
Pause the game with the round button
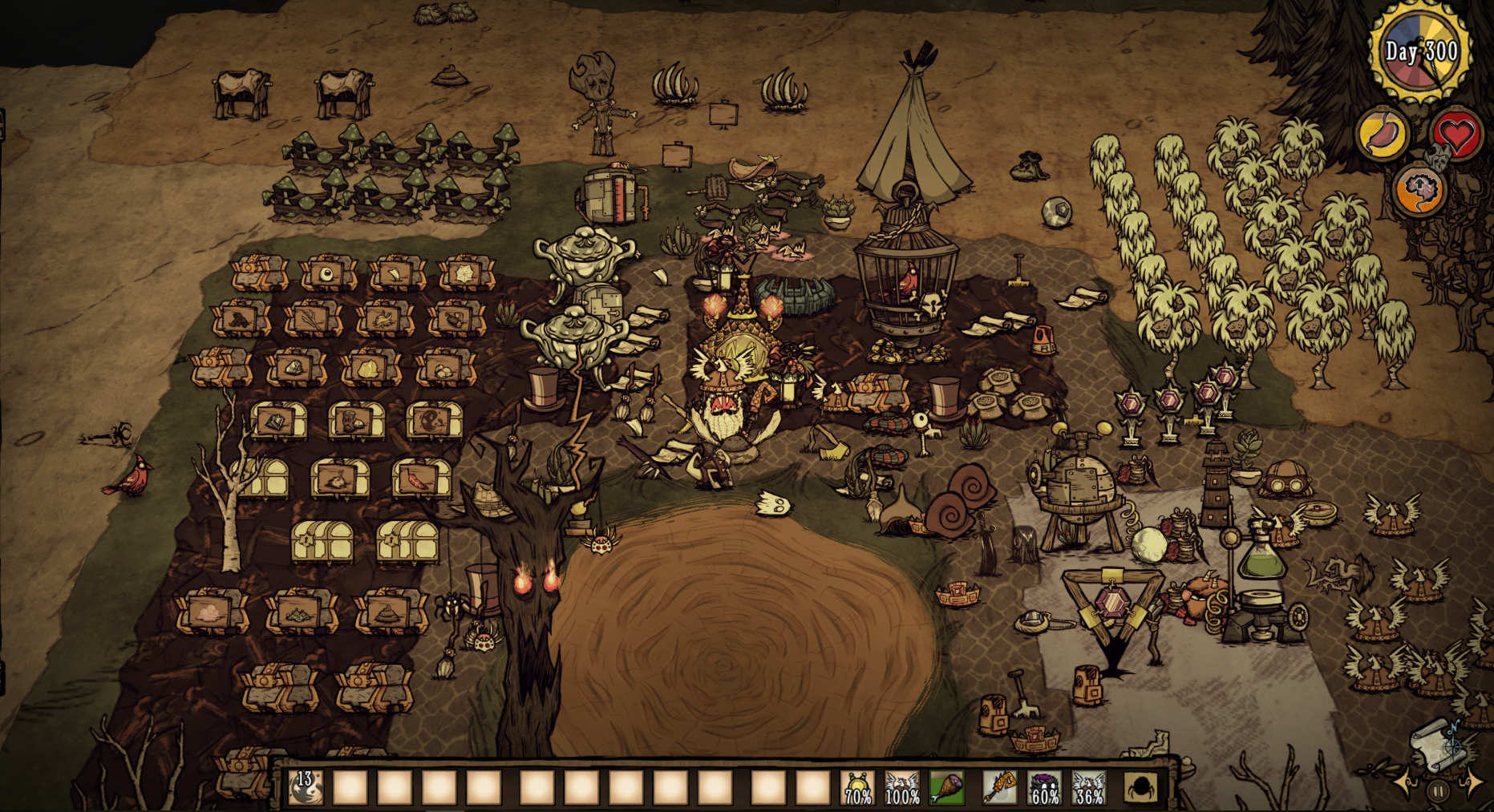(1439, 792)
